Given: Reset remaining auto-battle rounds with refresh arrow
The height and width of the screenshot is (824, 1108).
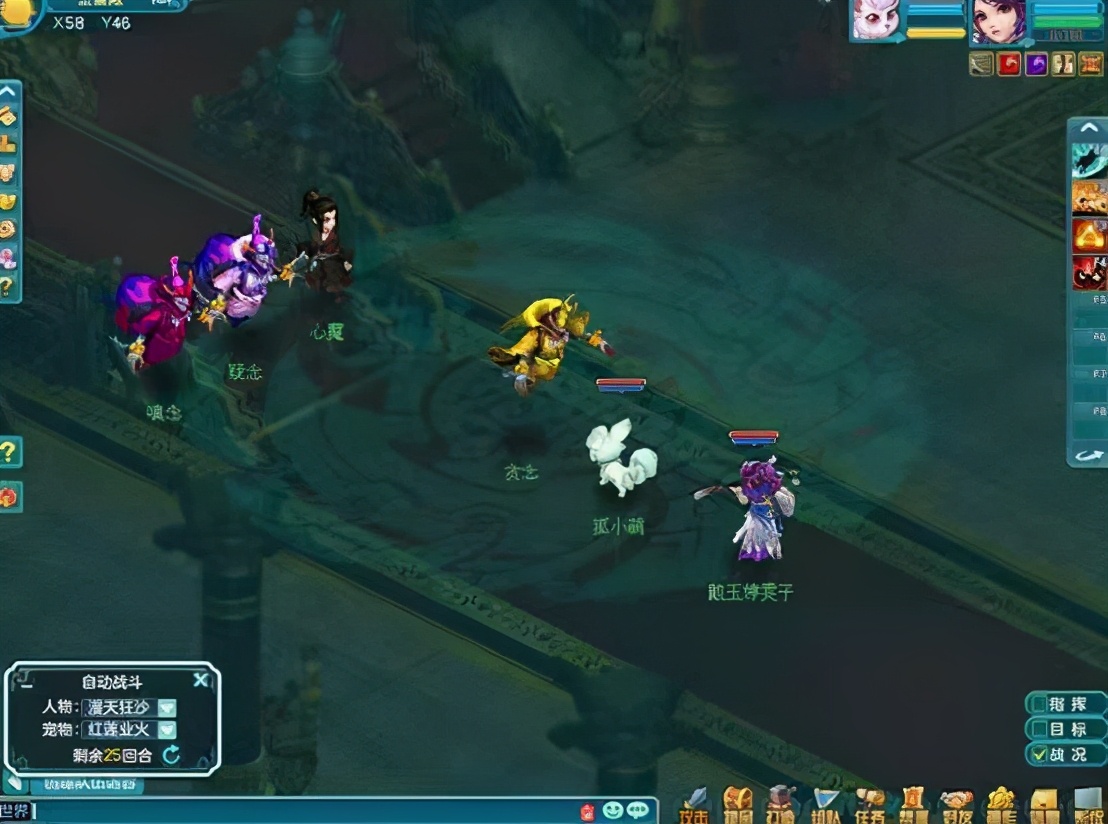Looking at the screenshot, I should click(171, 755).
